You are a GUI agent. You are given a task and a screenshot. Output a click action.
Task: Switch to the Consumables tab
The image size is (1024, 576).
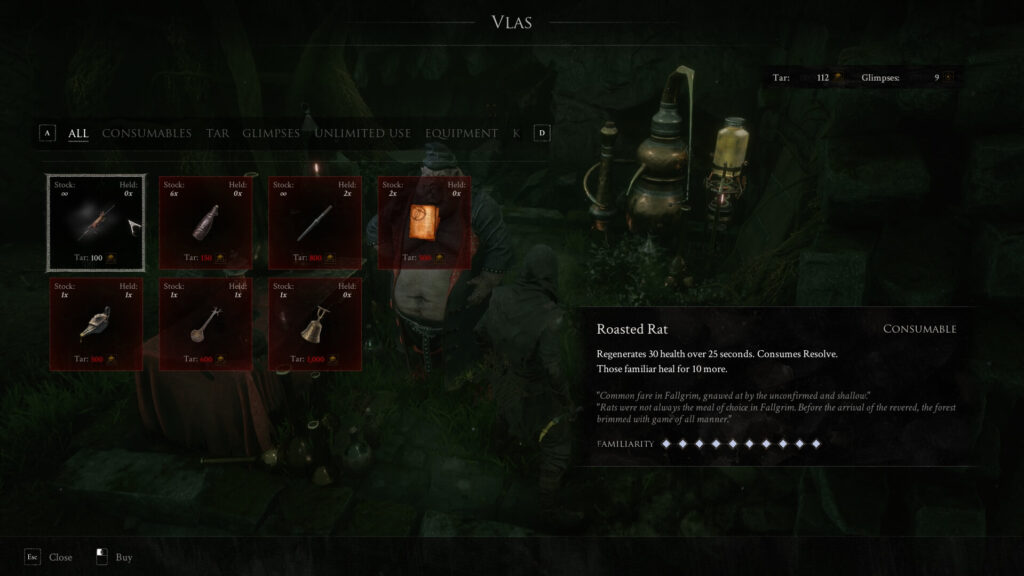[146, 133]
